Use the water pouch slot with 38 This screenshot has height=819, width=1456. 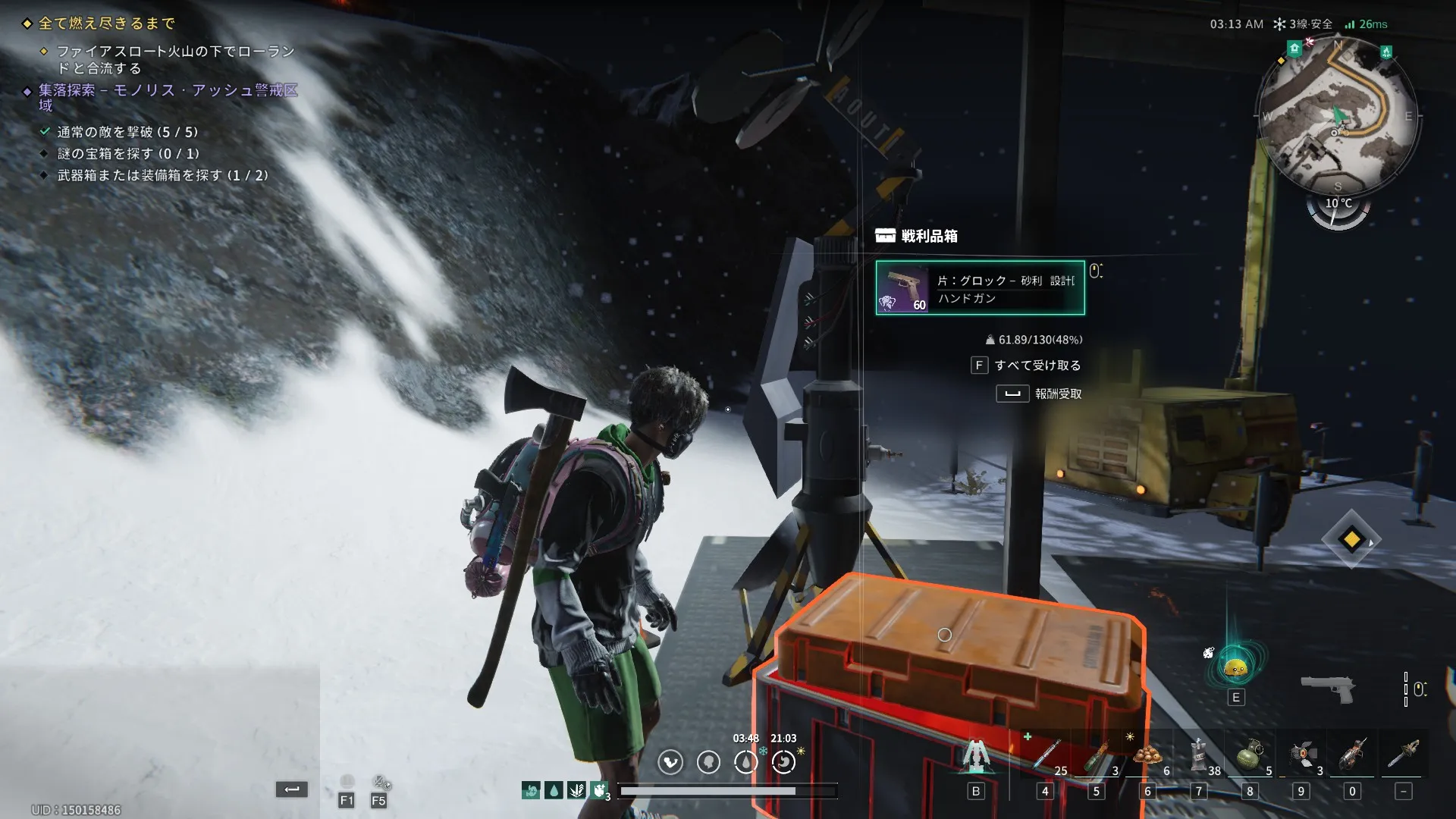[x=1199, y=756]
